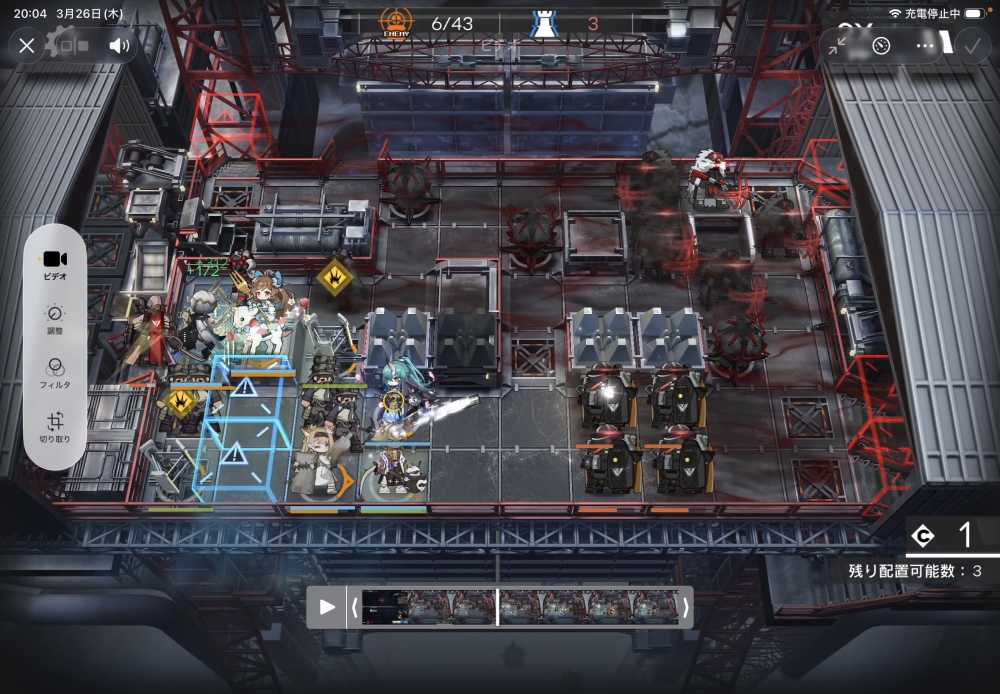Tap the inward arrows to exit fullscreen
This screenshot has width=1000, height=694.
click(837, 45)
